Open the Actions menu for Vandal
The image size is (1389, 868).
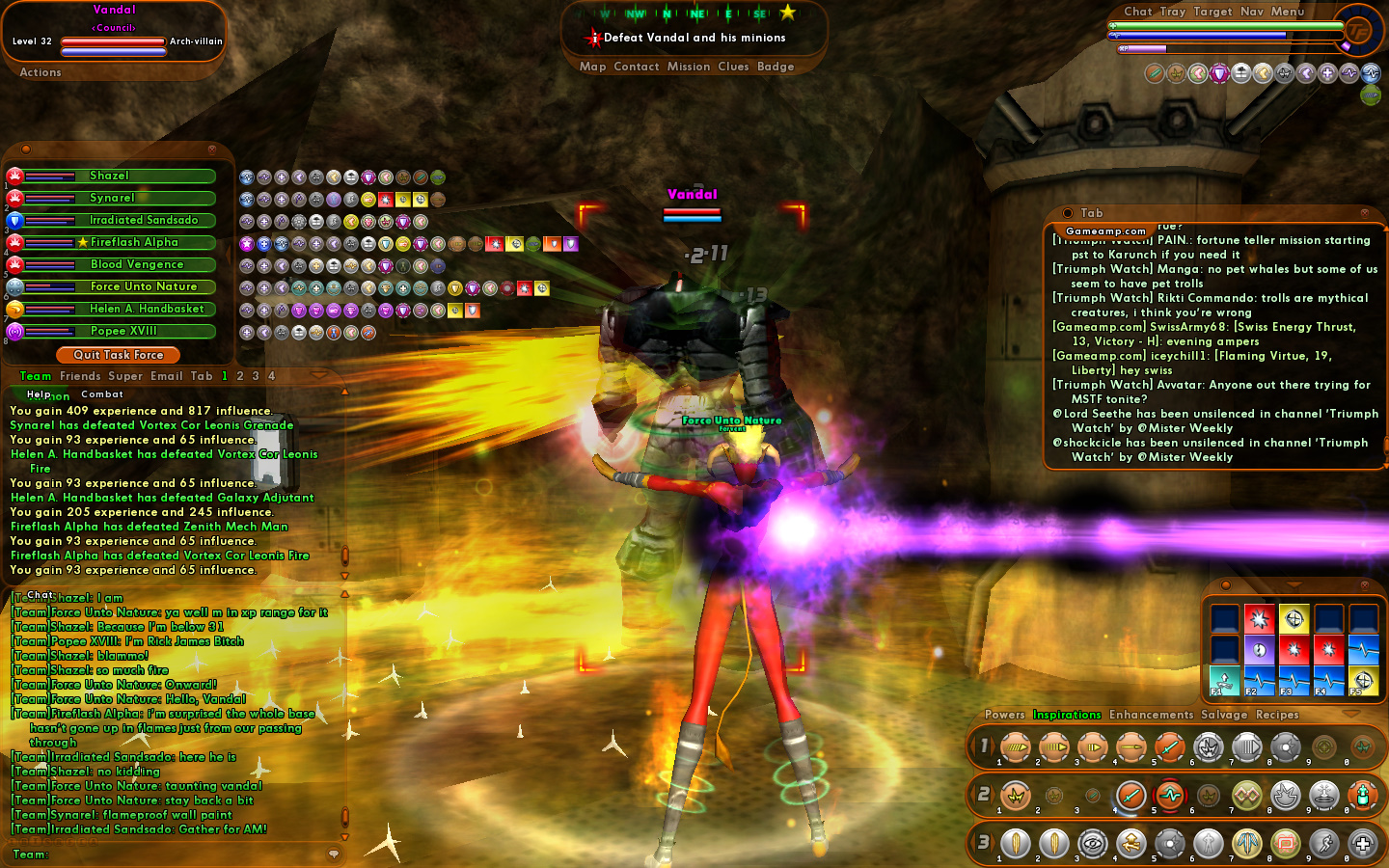41,72
